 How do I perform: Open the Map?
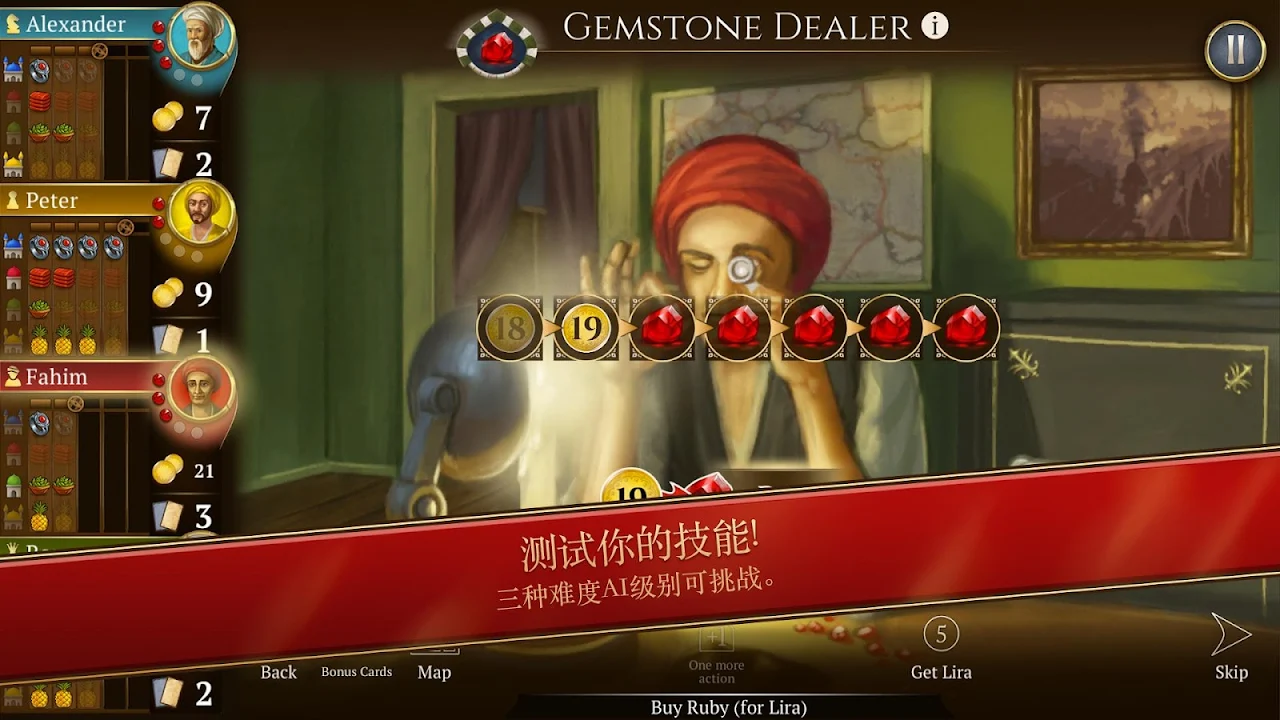[x=434, y=670]
